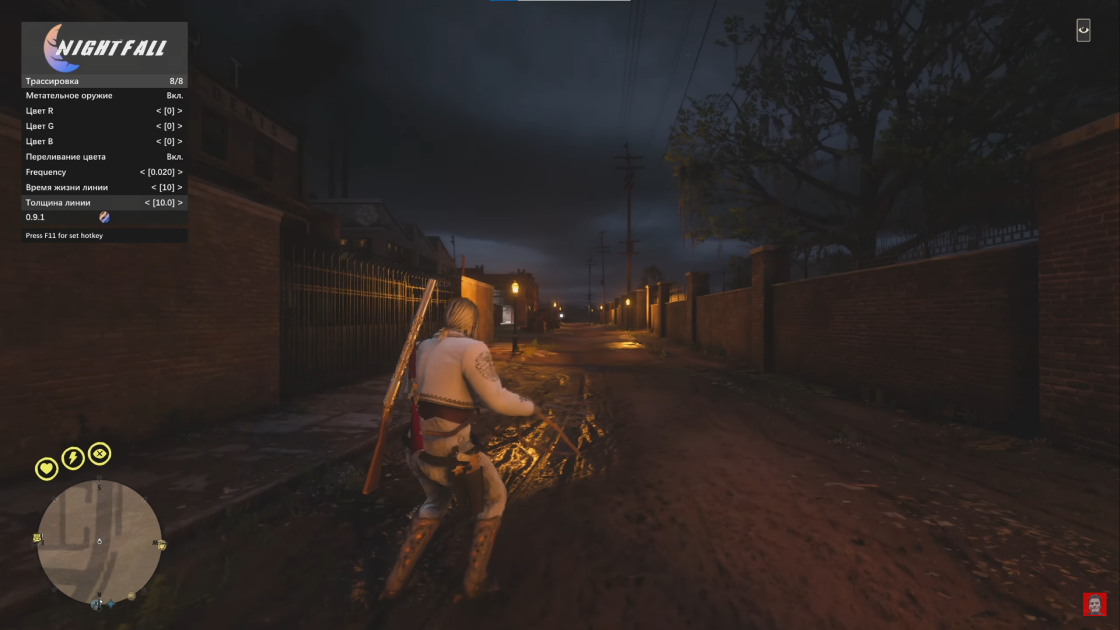1120x630 pixels.
Task: Click the blue star marker on minimap
Action: [x=110, y=603]
